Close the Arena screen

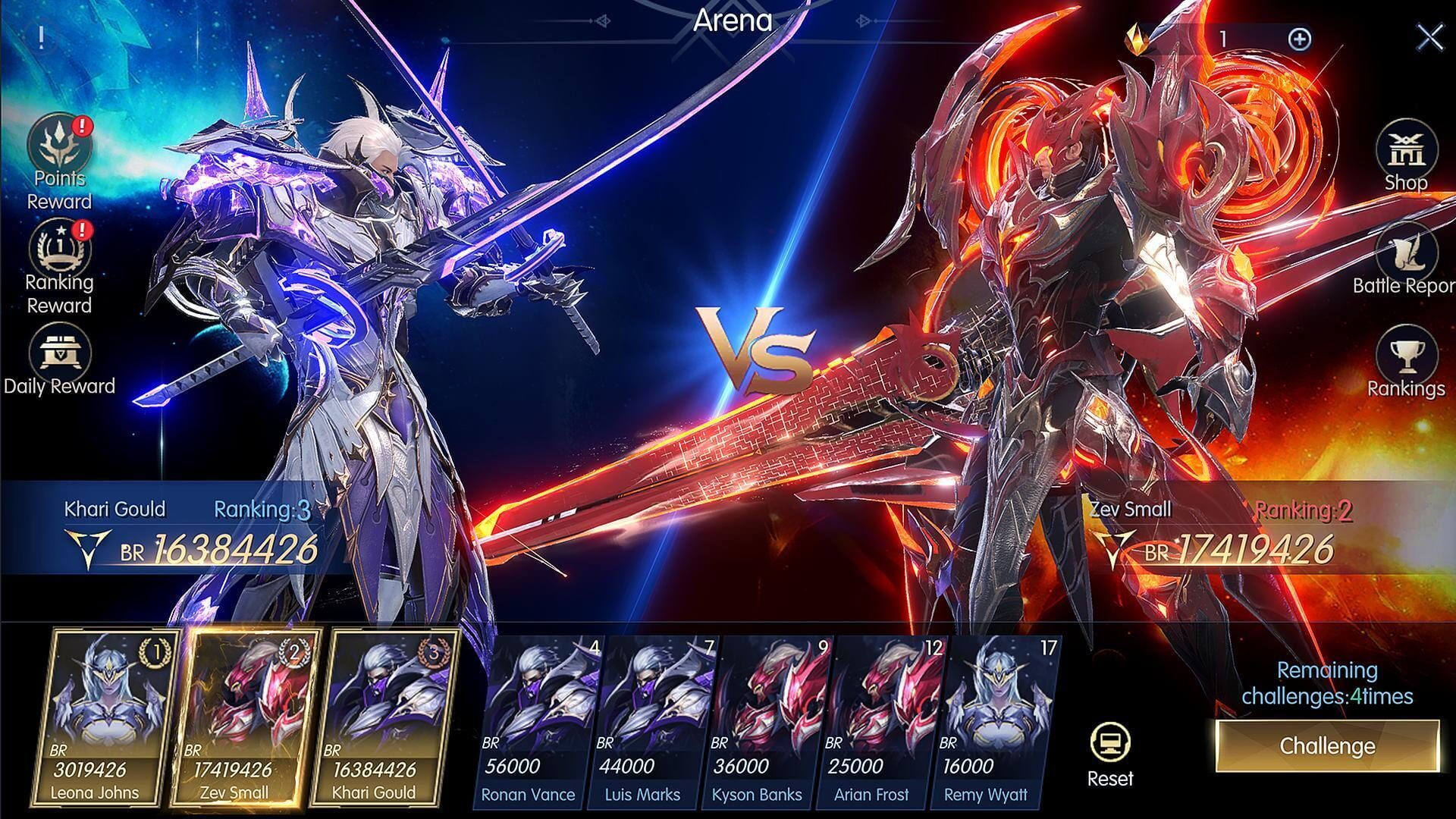[x=1429, y=36]
